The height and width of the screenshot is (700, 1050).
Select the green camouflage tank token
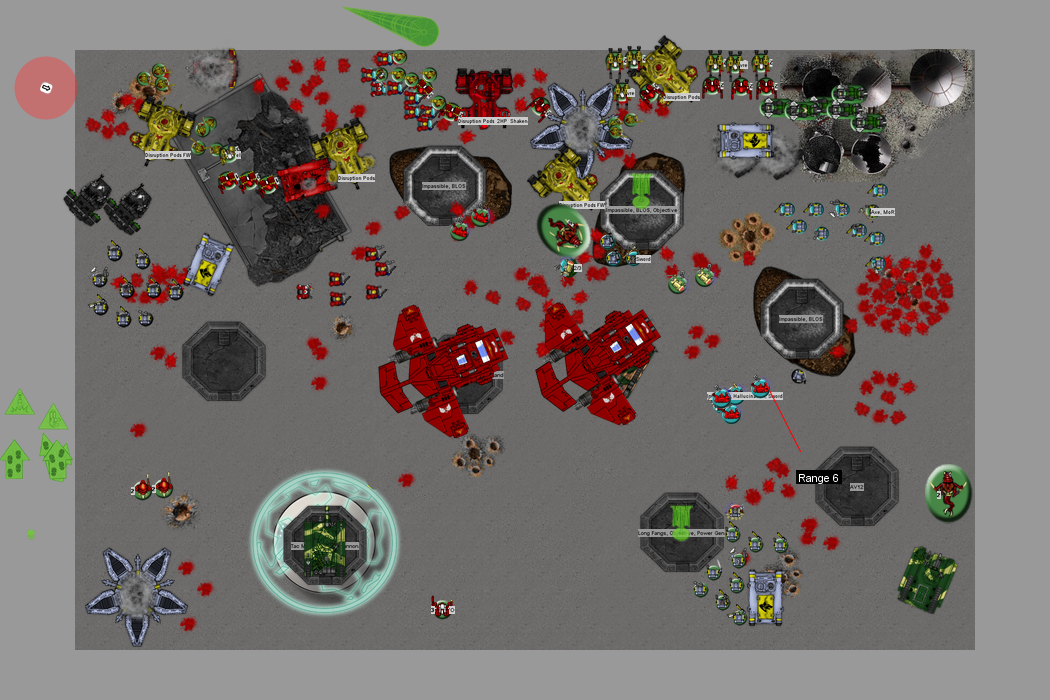click(x=927, y=578)
